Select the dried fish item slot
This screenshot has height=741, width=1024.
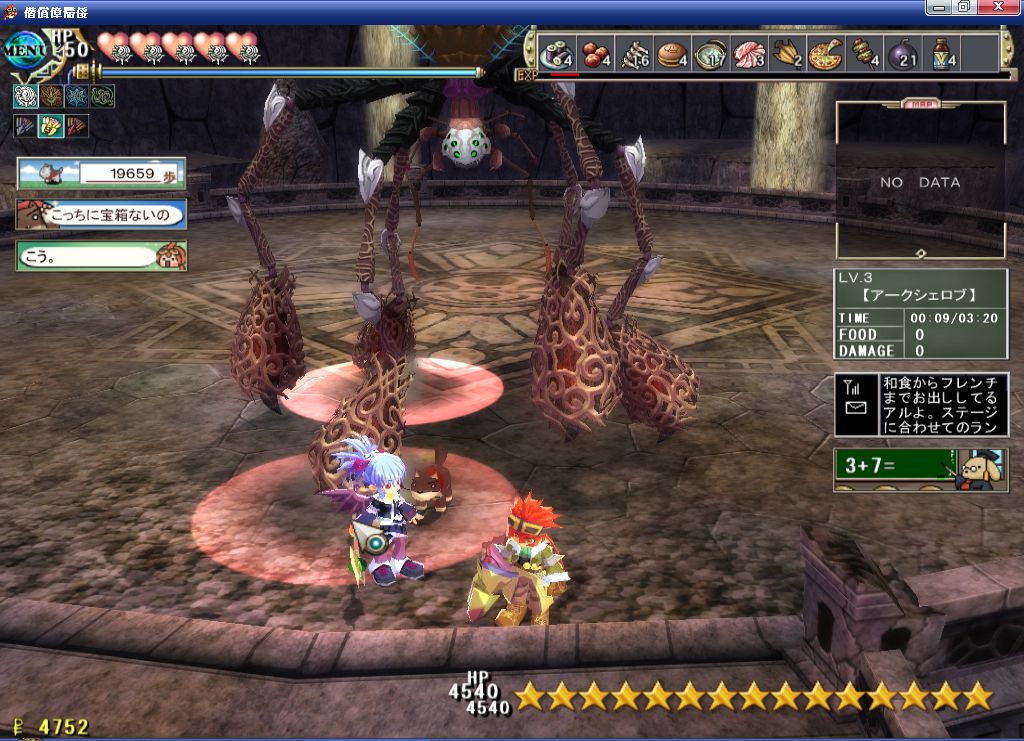click(x=634, y=52)
